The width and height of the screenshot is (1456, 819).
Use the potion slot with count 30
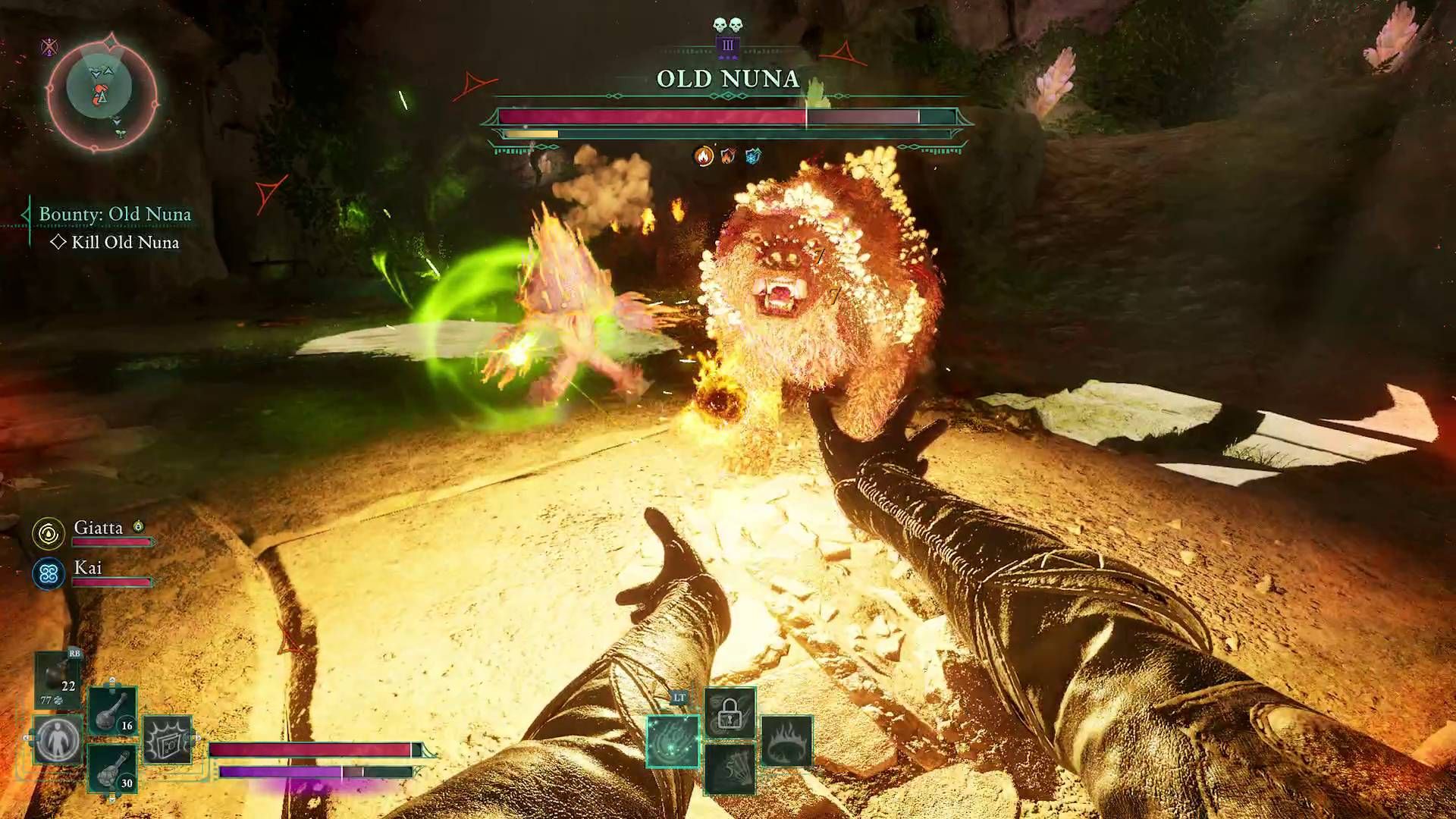click(x=113, y=768)
